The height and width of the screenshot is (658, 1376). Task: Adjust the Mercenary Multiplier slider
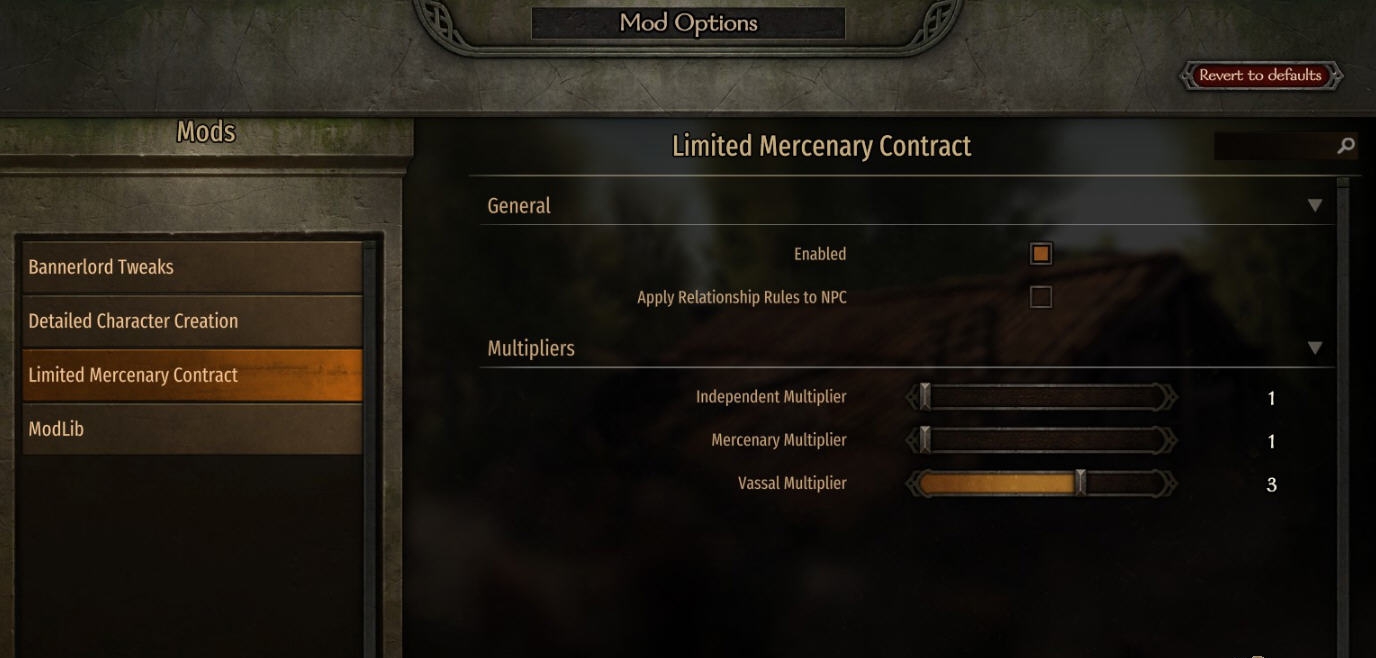(1041, 441)
